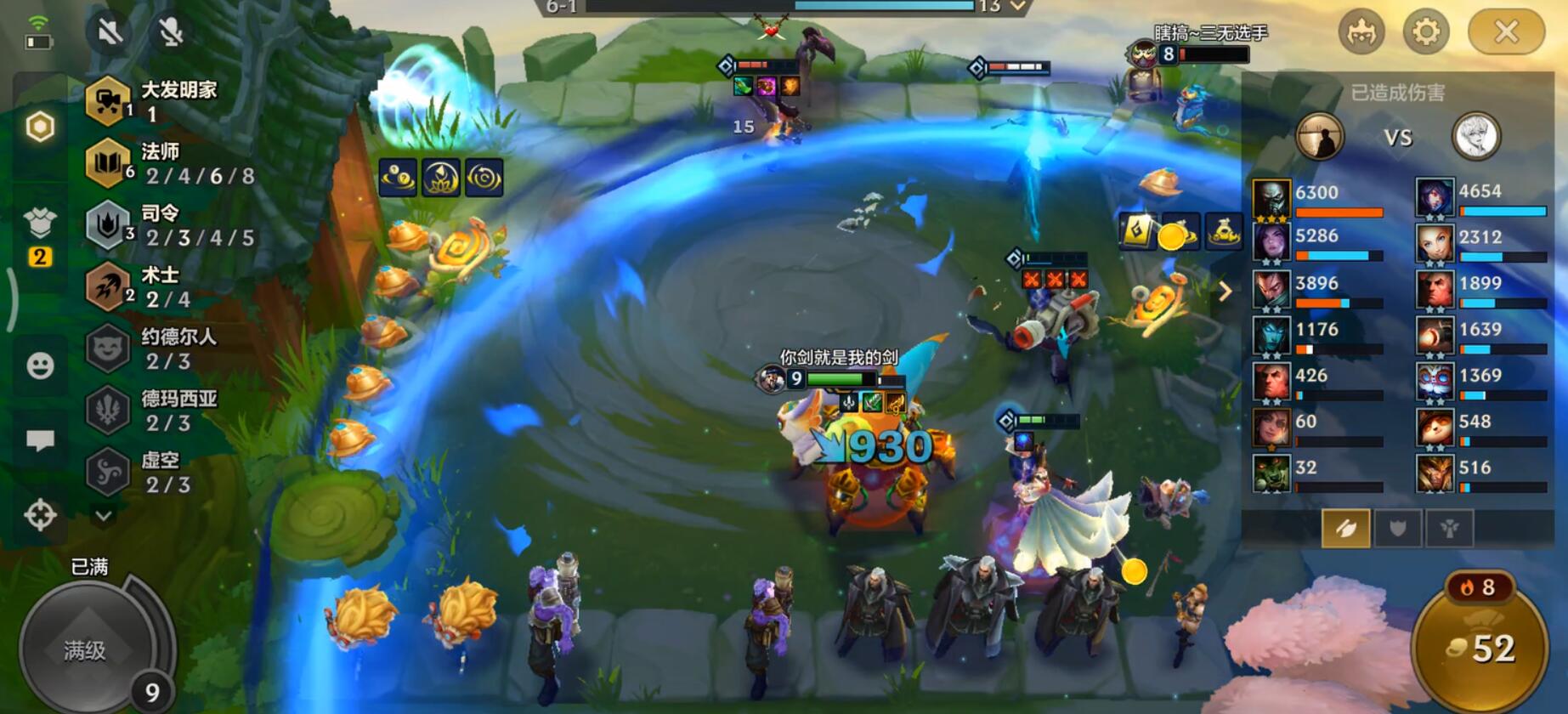Expand the trait list with the down arrow
Screen dimensions: 1568x714
(x=104, y=516)
